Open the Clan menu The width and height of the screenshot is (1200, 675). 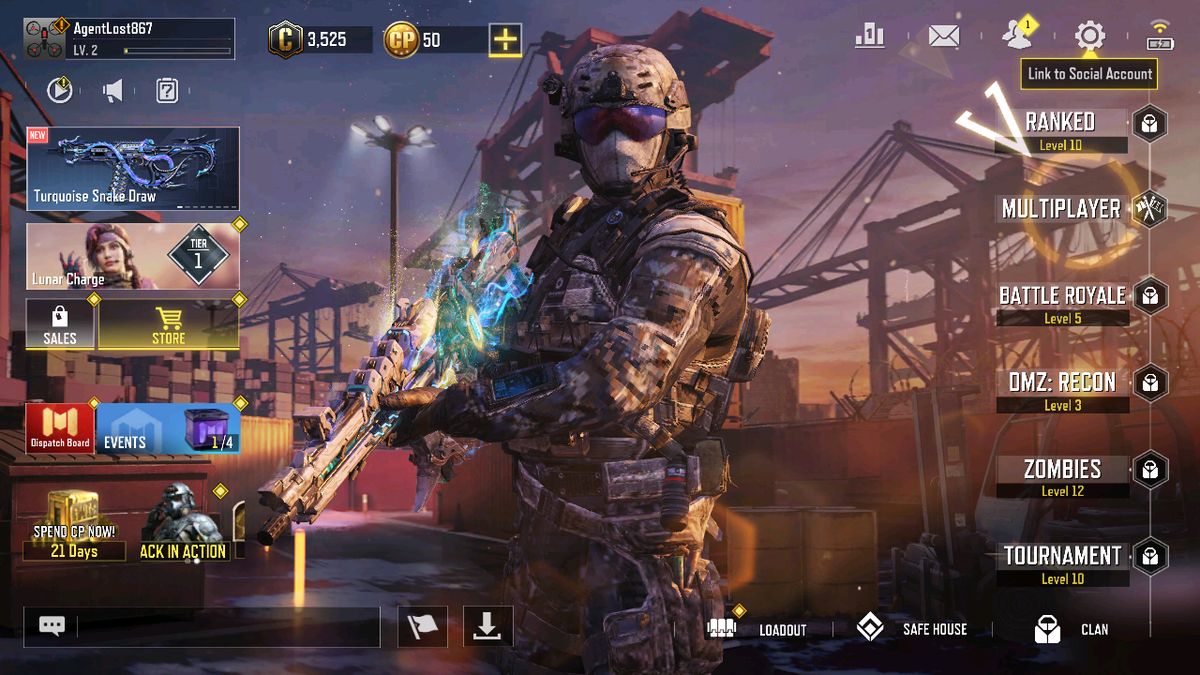point(1071,629)
